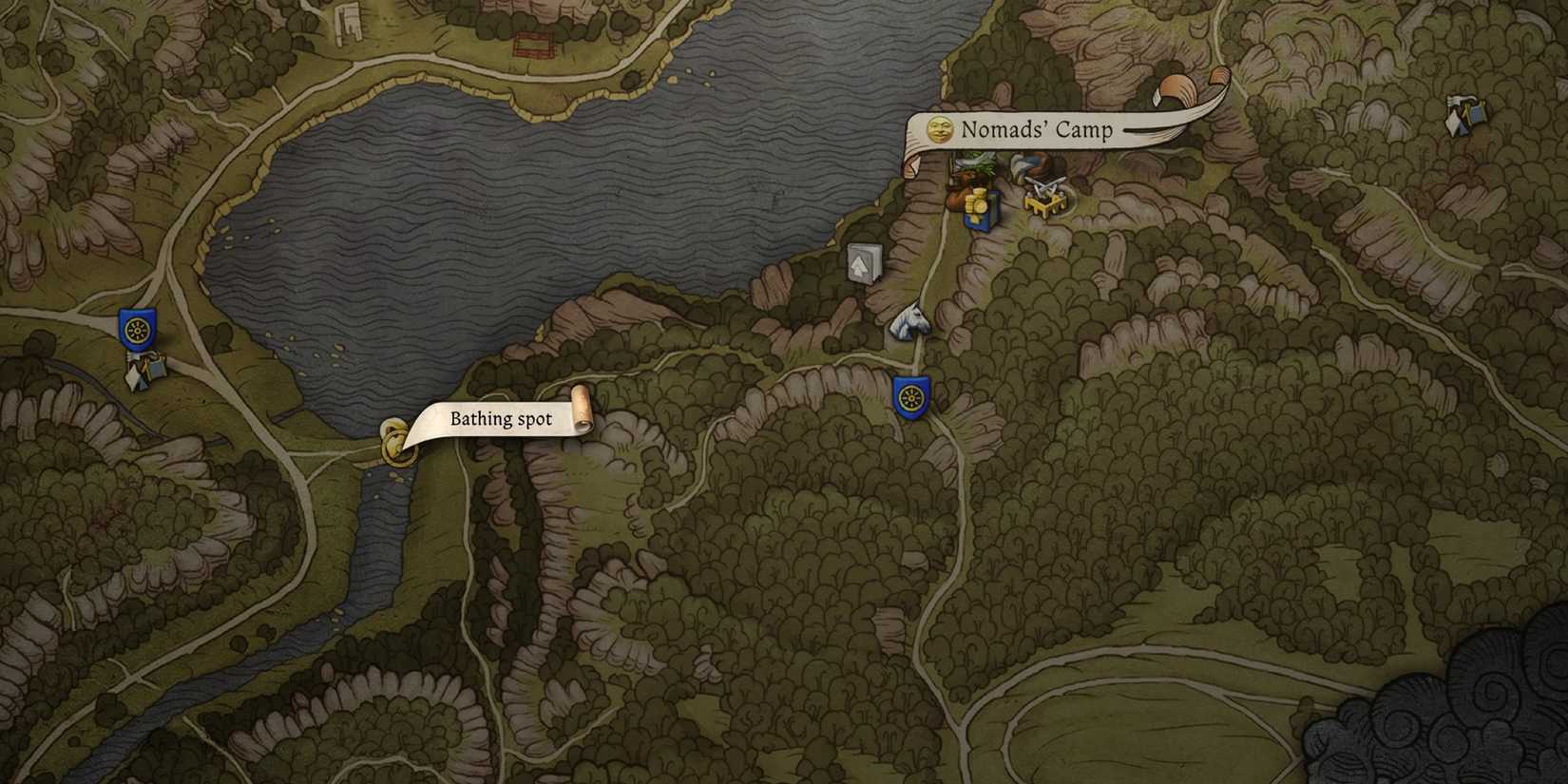Choose the gold coins trader marker
This screenshot has width=1568, height=784.
pos(978,207)
